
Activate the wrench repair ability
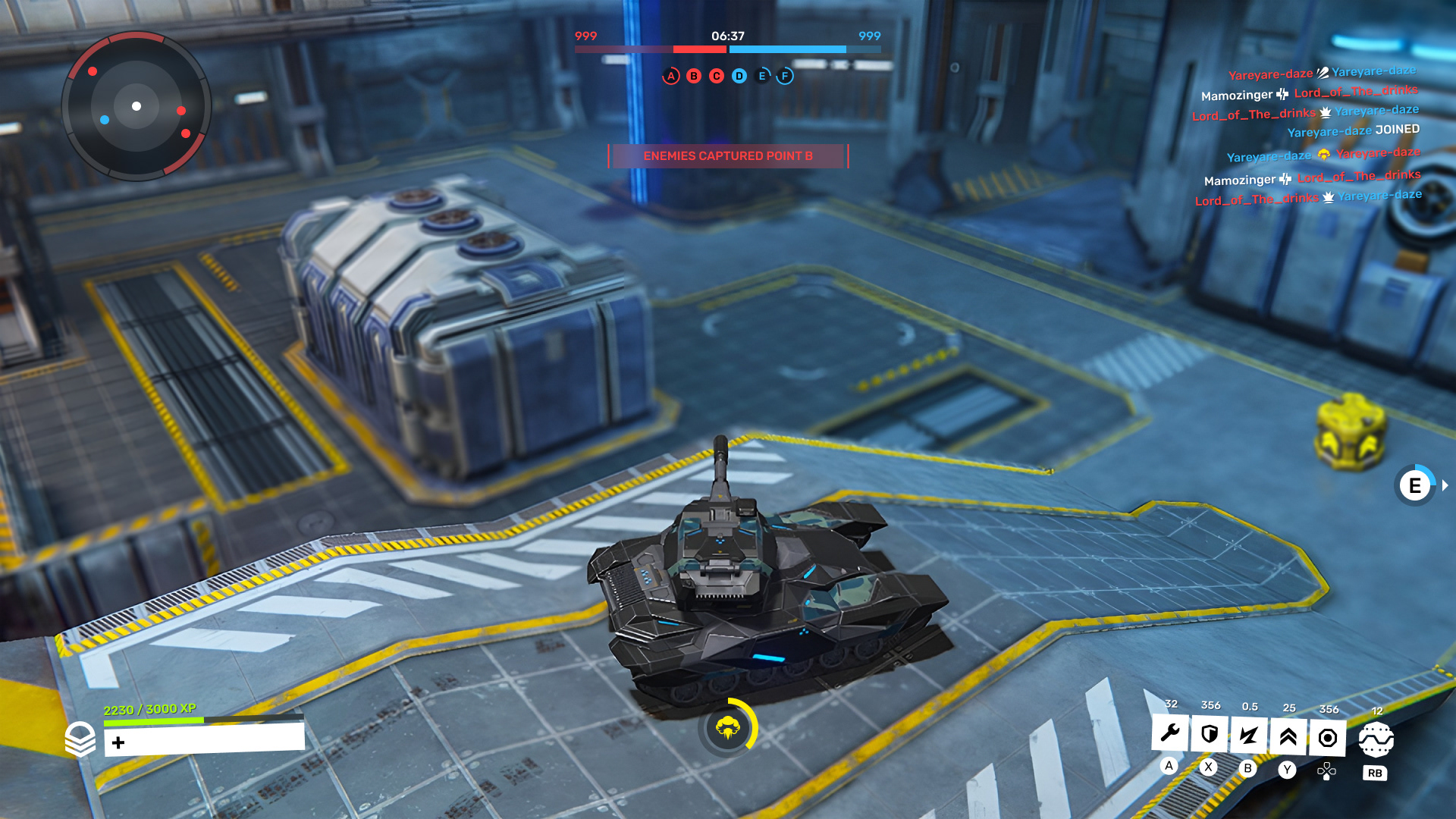point(1170,733)
